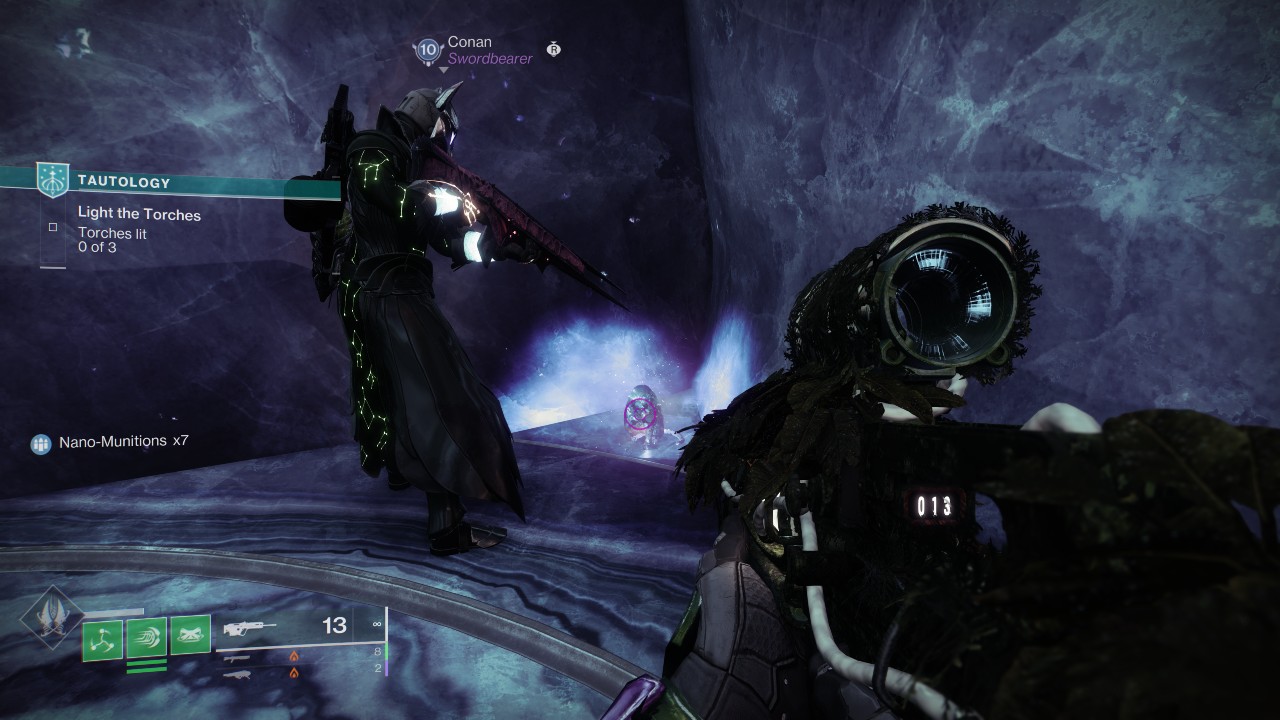Activate the crossed-blade melee ability icon
1280x720 pixels.
click(x=190, y=636)
